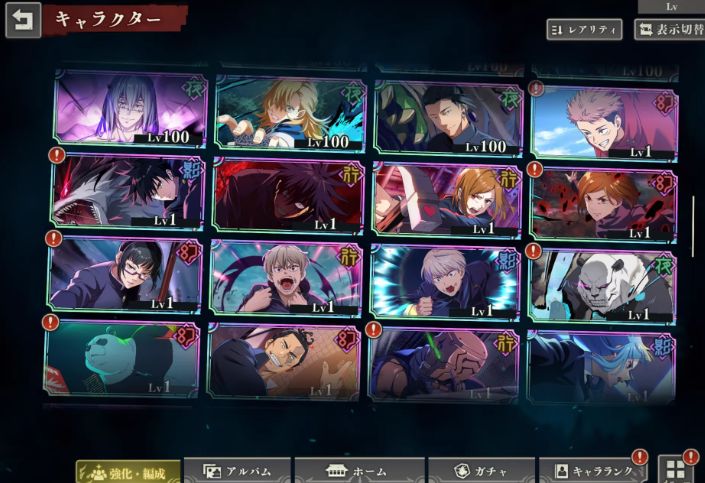Select the Mahito Lv100 character card
Viewport: 705px width, 483px height.
(130, 108)
